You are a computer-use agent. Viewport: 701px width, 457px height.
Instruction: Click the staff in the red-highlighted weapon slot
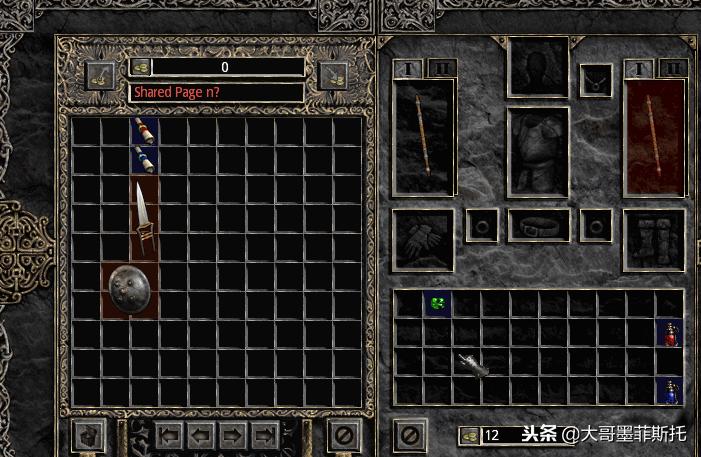point(655,137)
